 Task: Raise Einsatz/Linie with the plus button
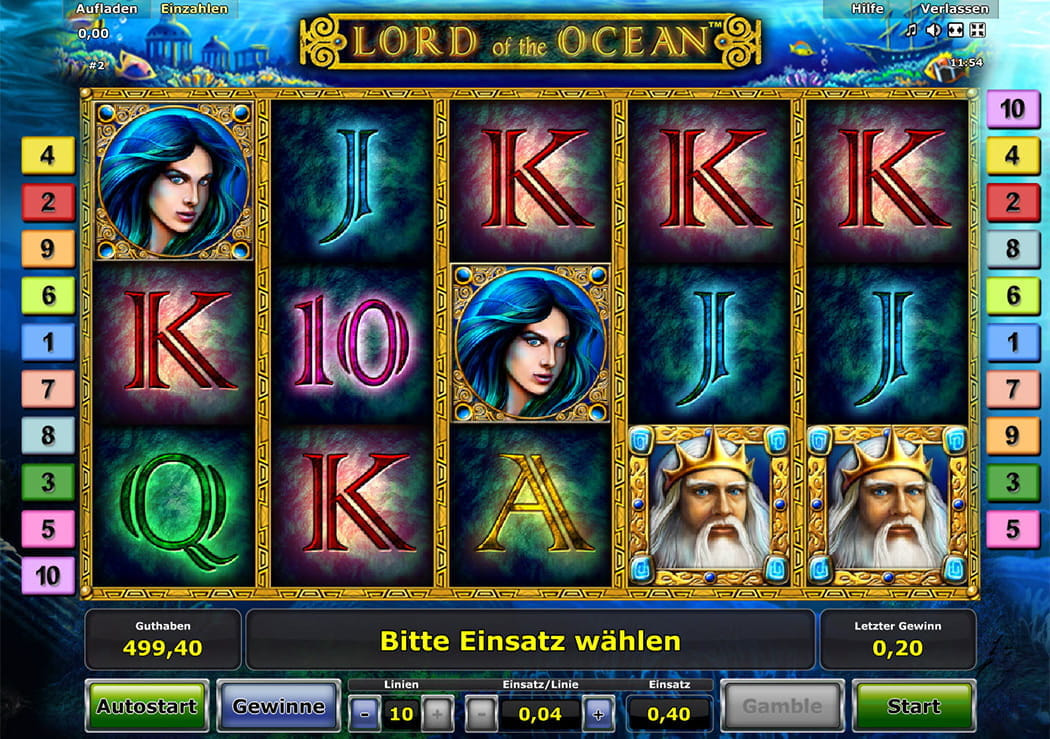point(598,714)
